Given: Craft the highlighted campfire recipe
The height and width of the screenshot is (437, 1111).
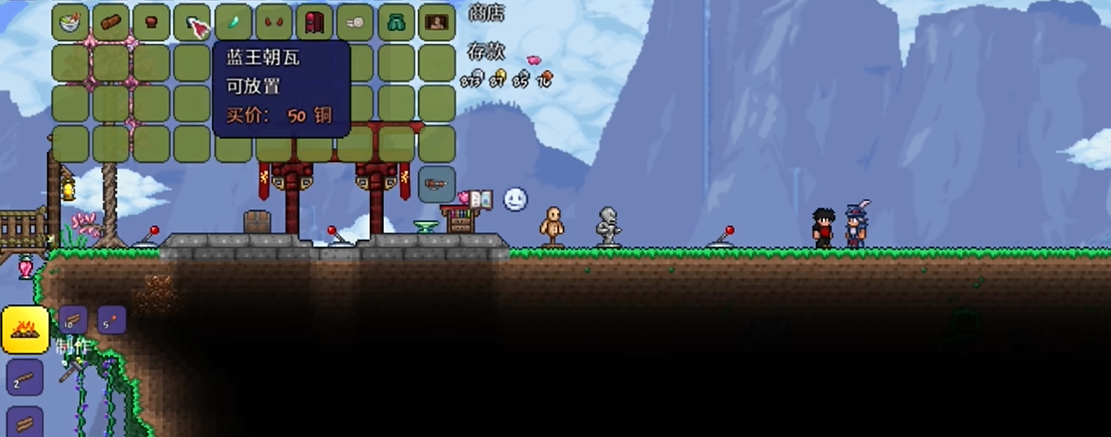Looking at the screenshot, I should coord(26,330).
